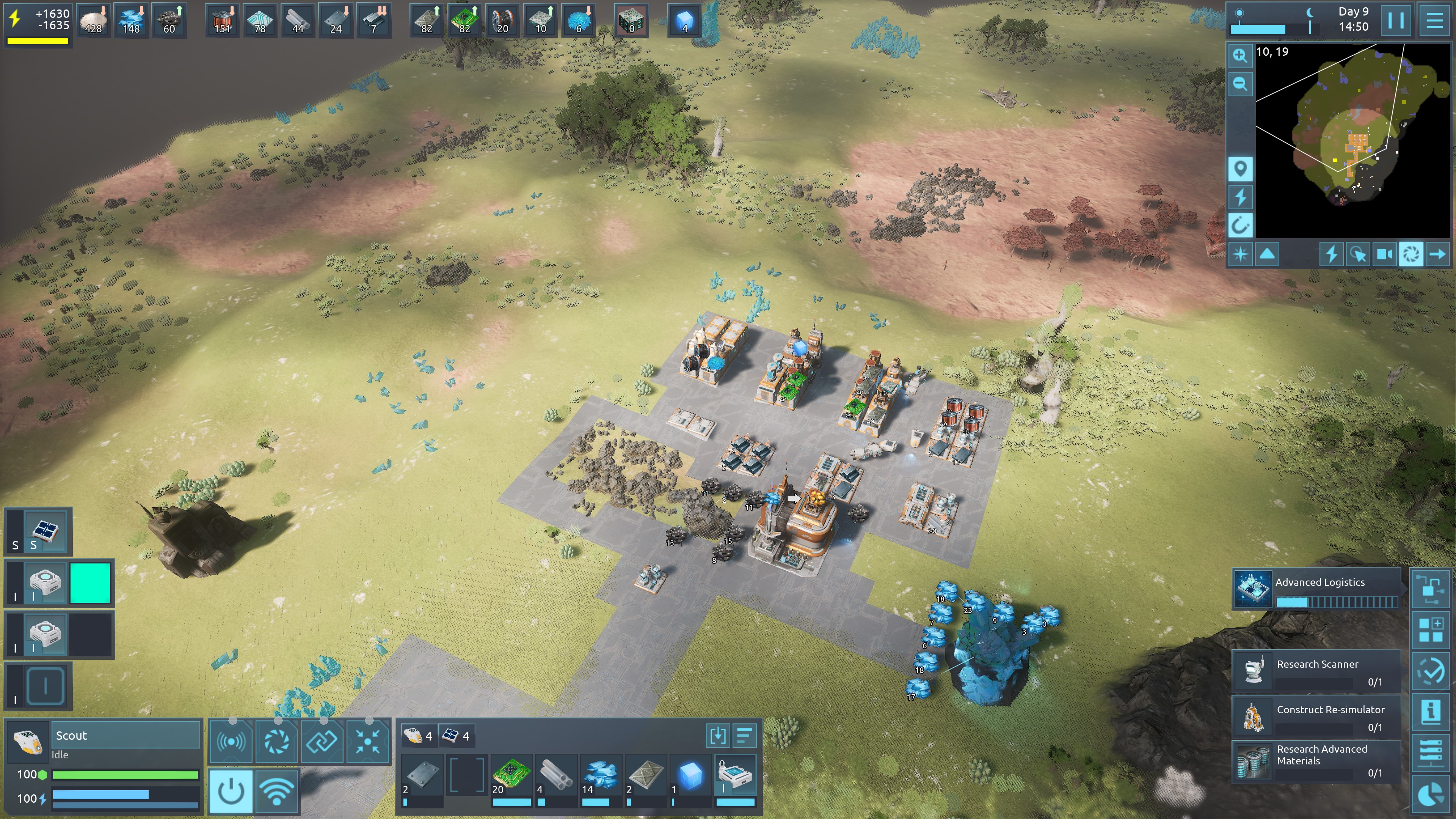This screenshot has width=1456, height=819.
Task: Open the Scout inventory sort list button
Action: (x=744, y=736)
